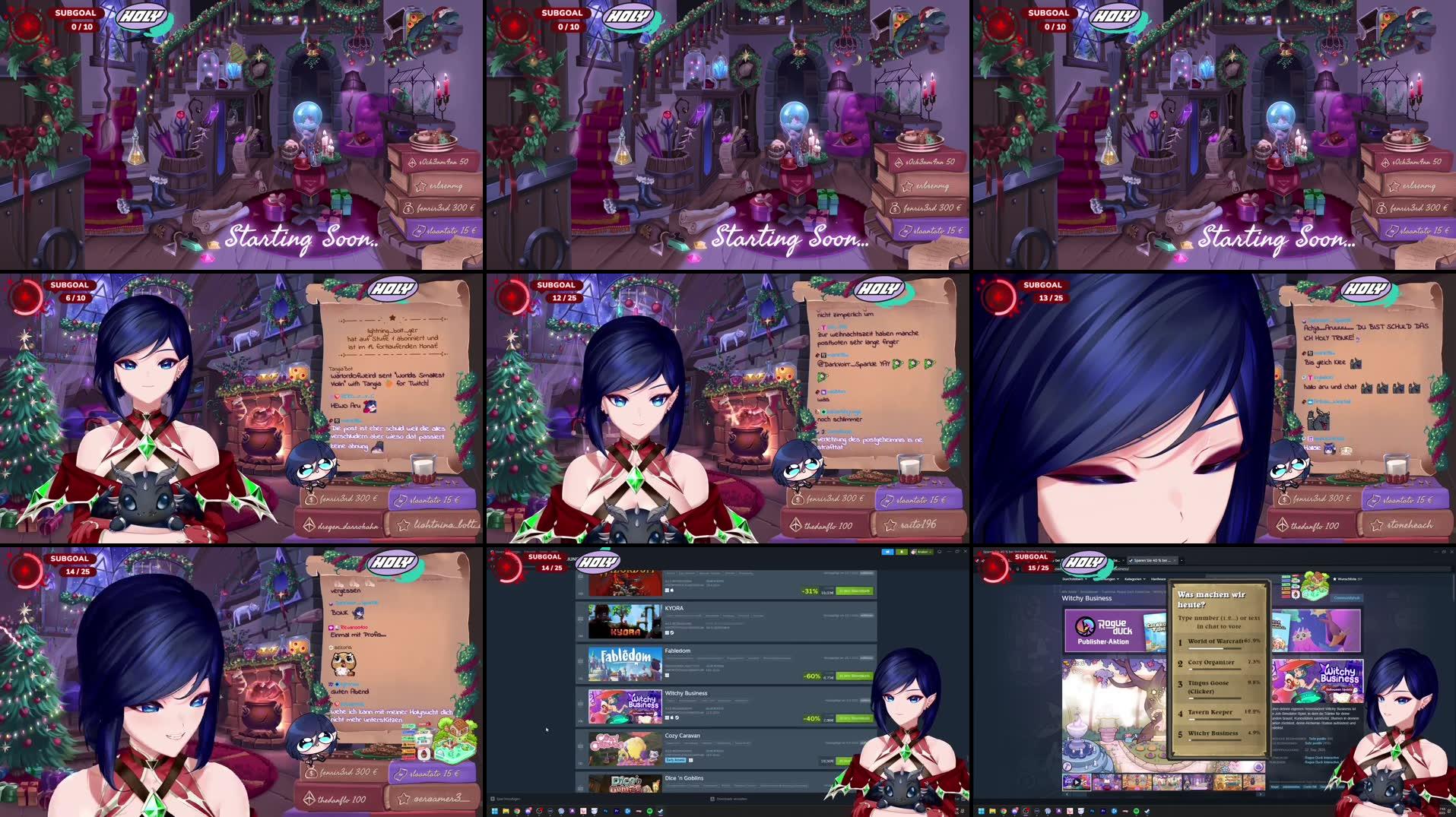Click the Apple platform icon on Witchy Business entry
The width and height of the screenshot is (1456, 817).
(x=671, y=717)
